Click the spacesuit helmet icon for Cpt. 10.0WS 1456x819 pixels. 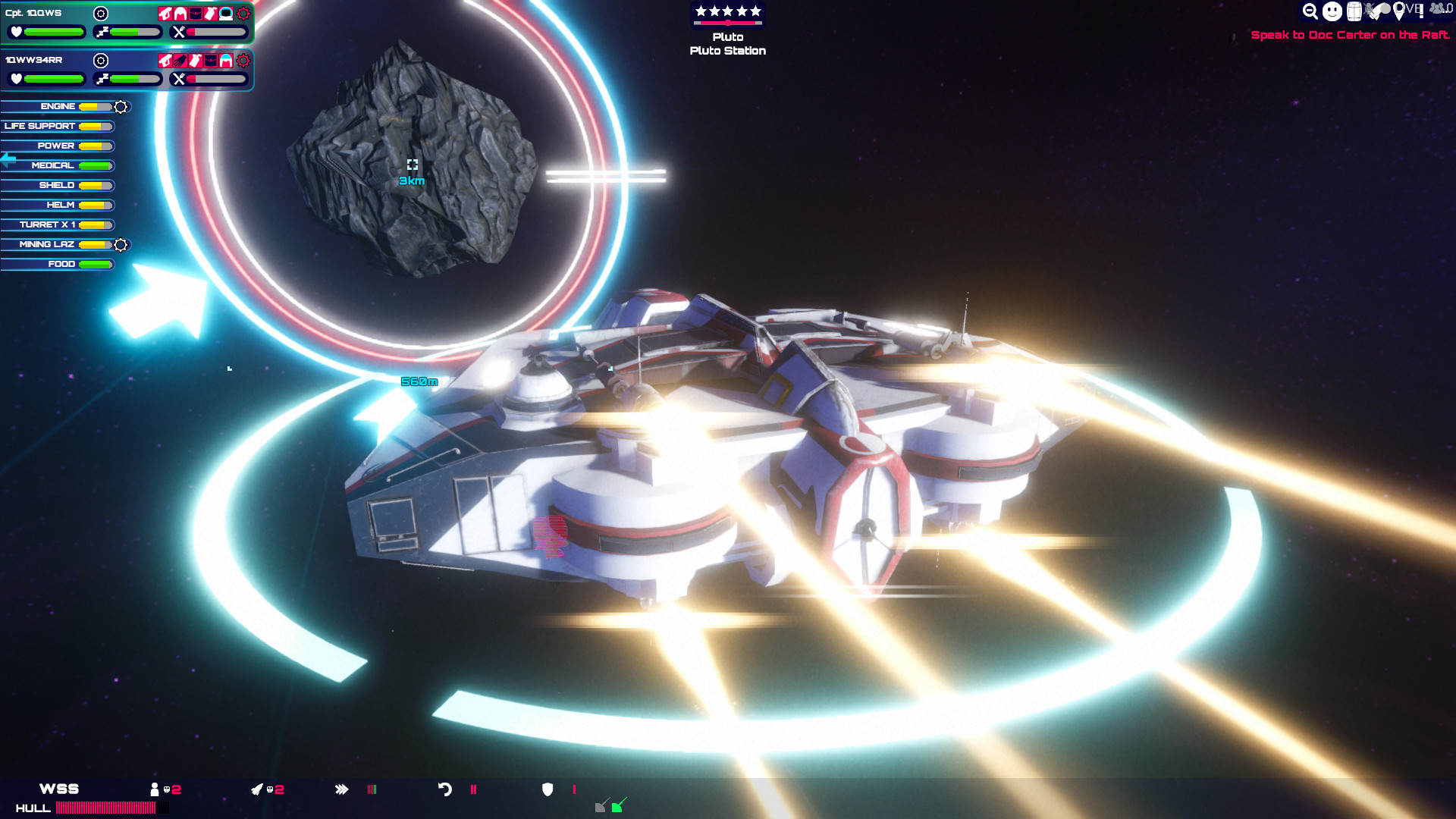coord(225,14)
